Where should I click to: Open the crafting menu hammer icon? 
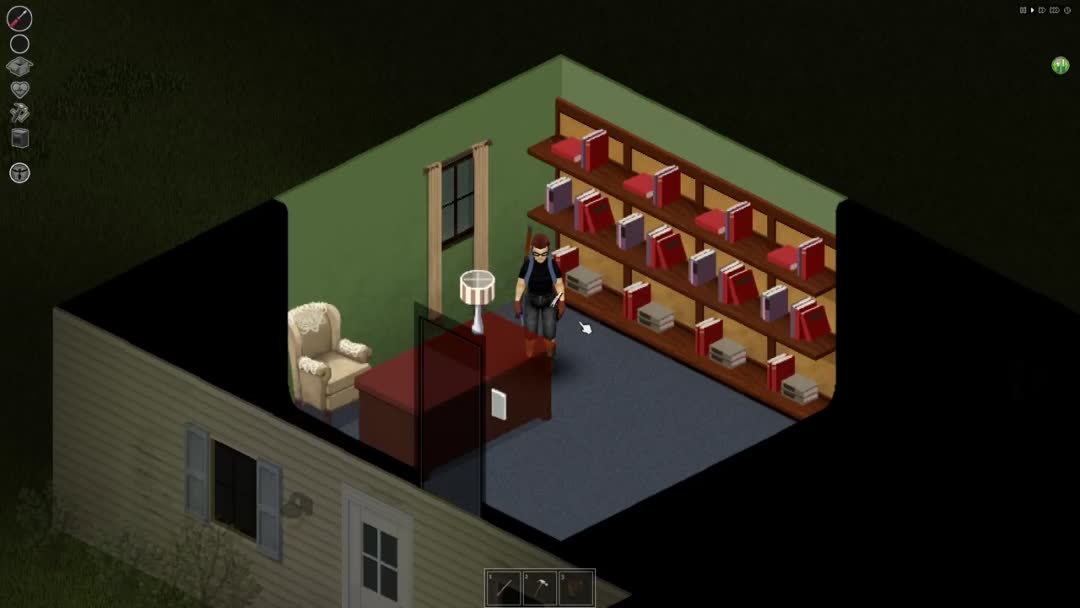pyautogui.click(x=19, y=113)
